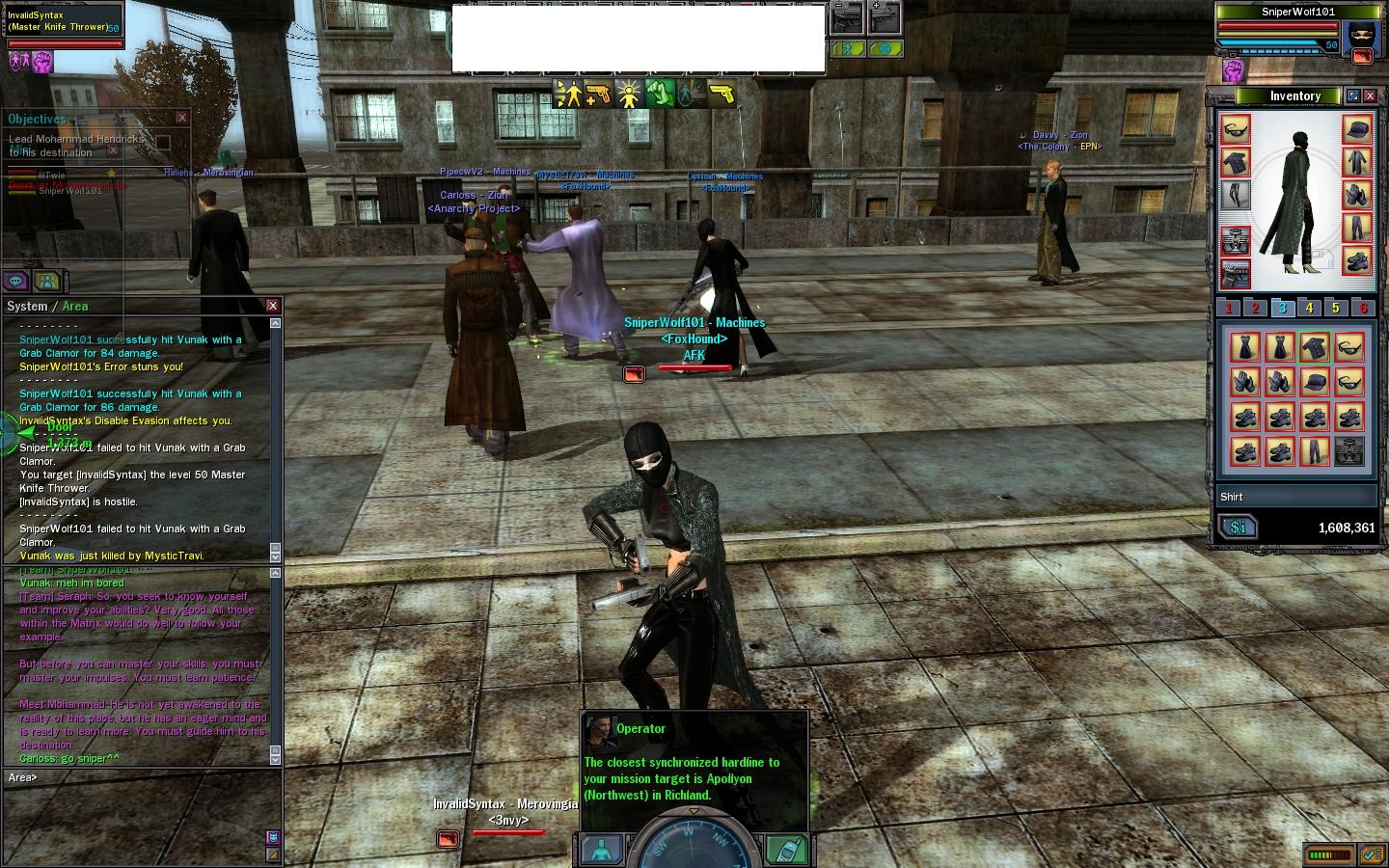Image resolution: width=1389 pixels, height=868 pixels.
Task: Open the character silhouette button by compass
Action: (602, 849)
